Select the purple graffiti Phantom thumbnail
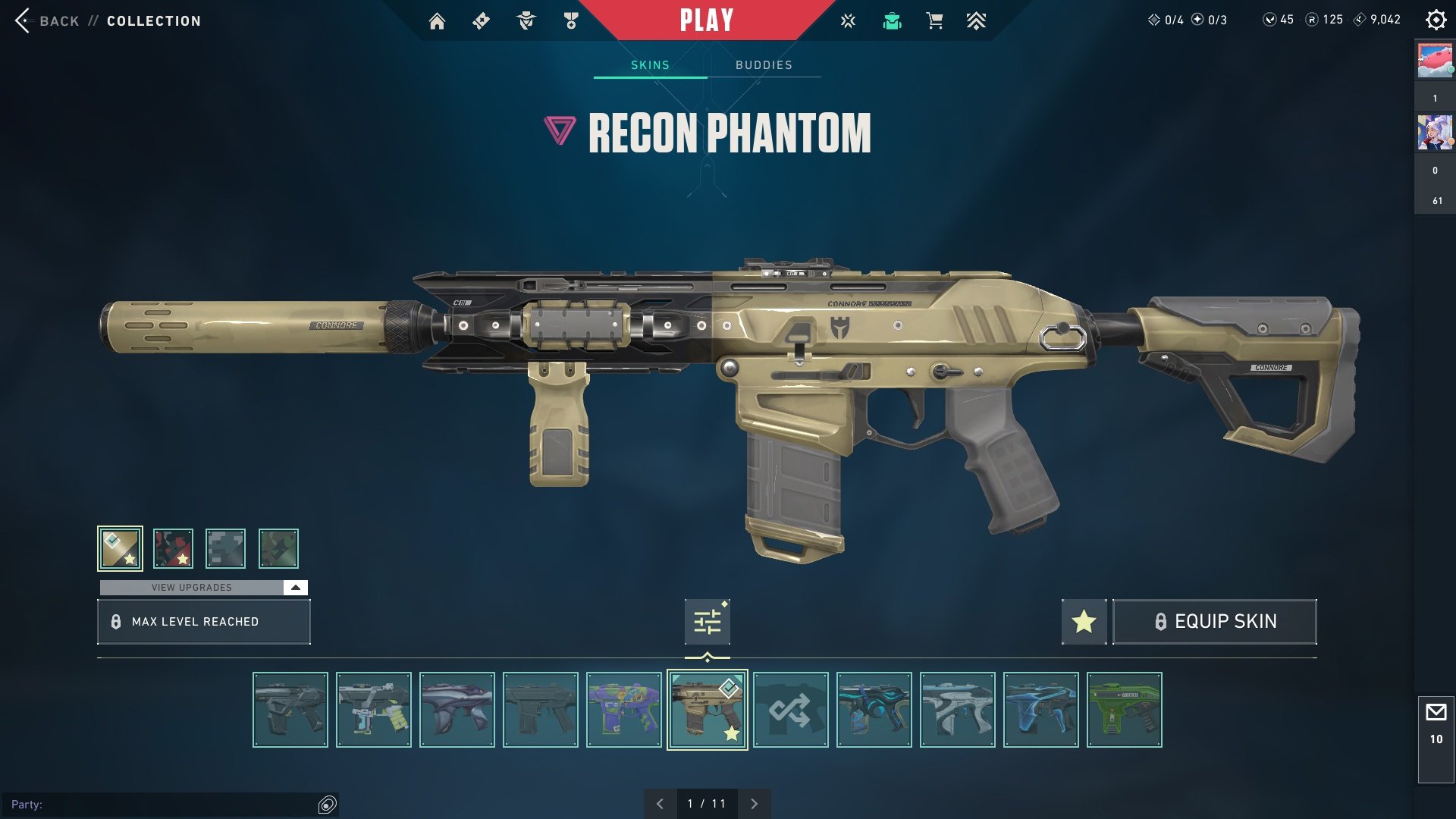The image size is (1456, 819). (623, 710)
